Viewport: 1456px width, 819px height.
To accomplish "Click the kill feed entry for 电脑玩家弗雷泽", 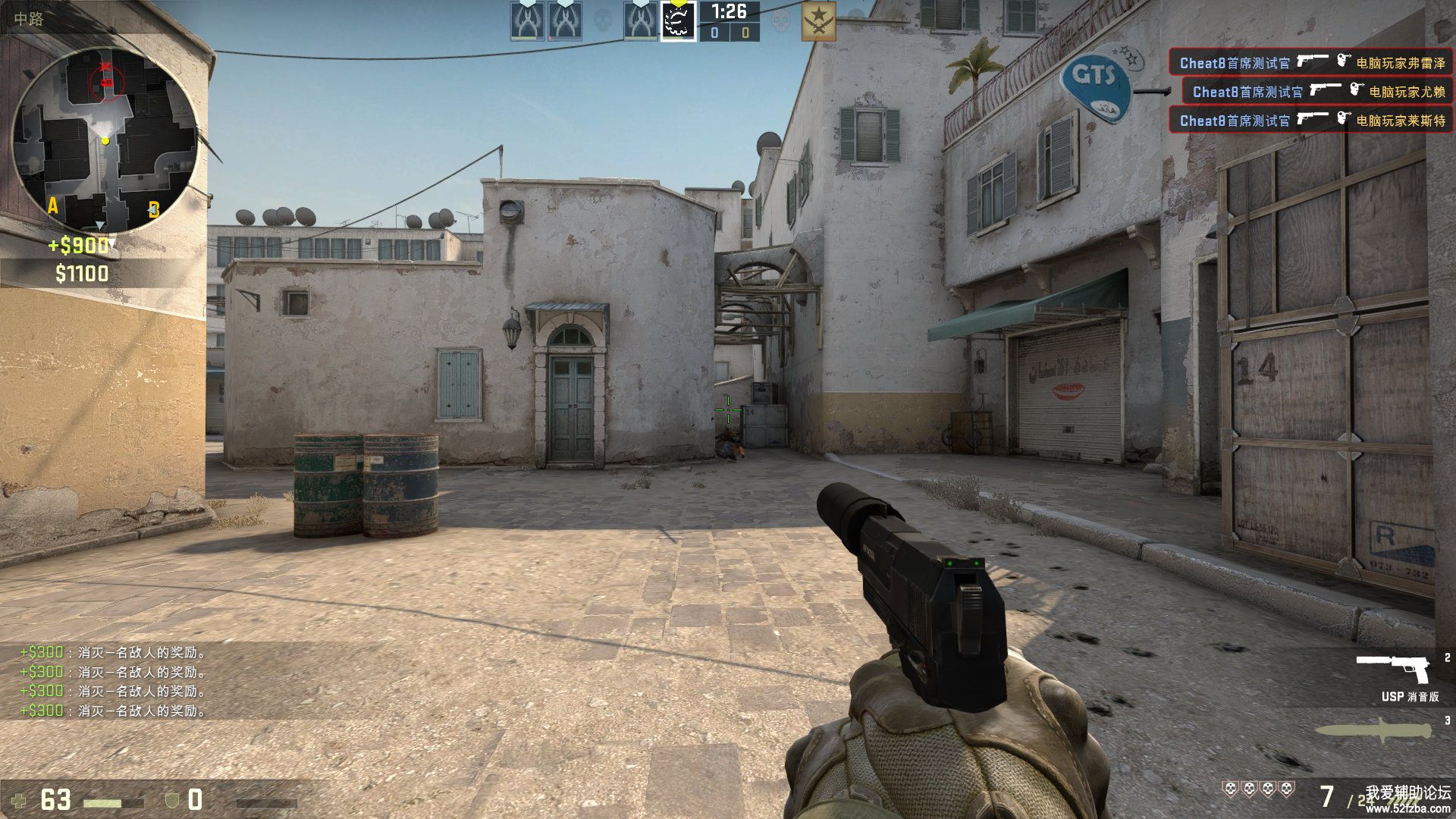I will pyautogui.click(x=1311, y=62).
